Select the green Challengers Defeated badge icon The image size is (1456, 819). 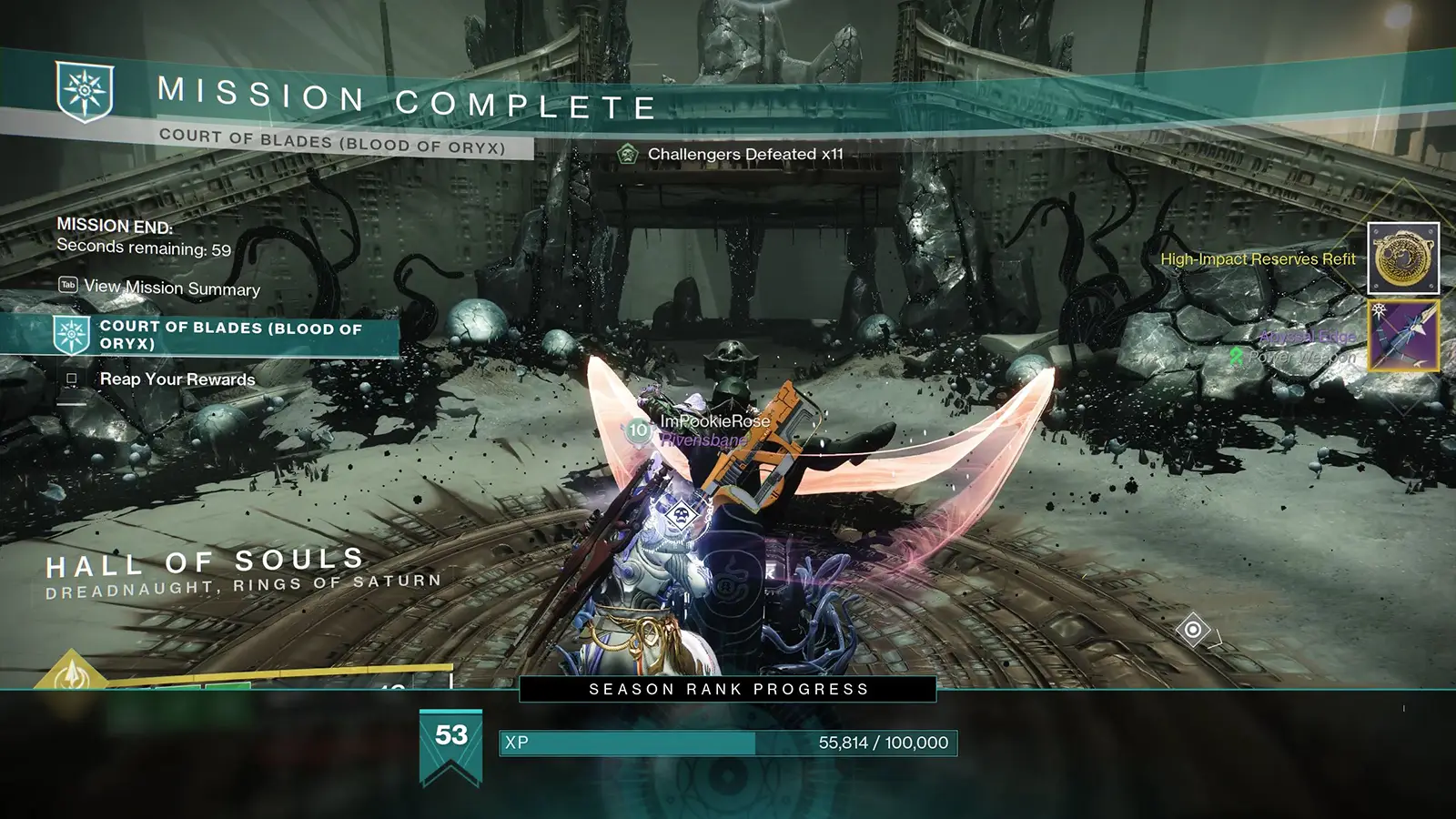[628, 155]
